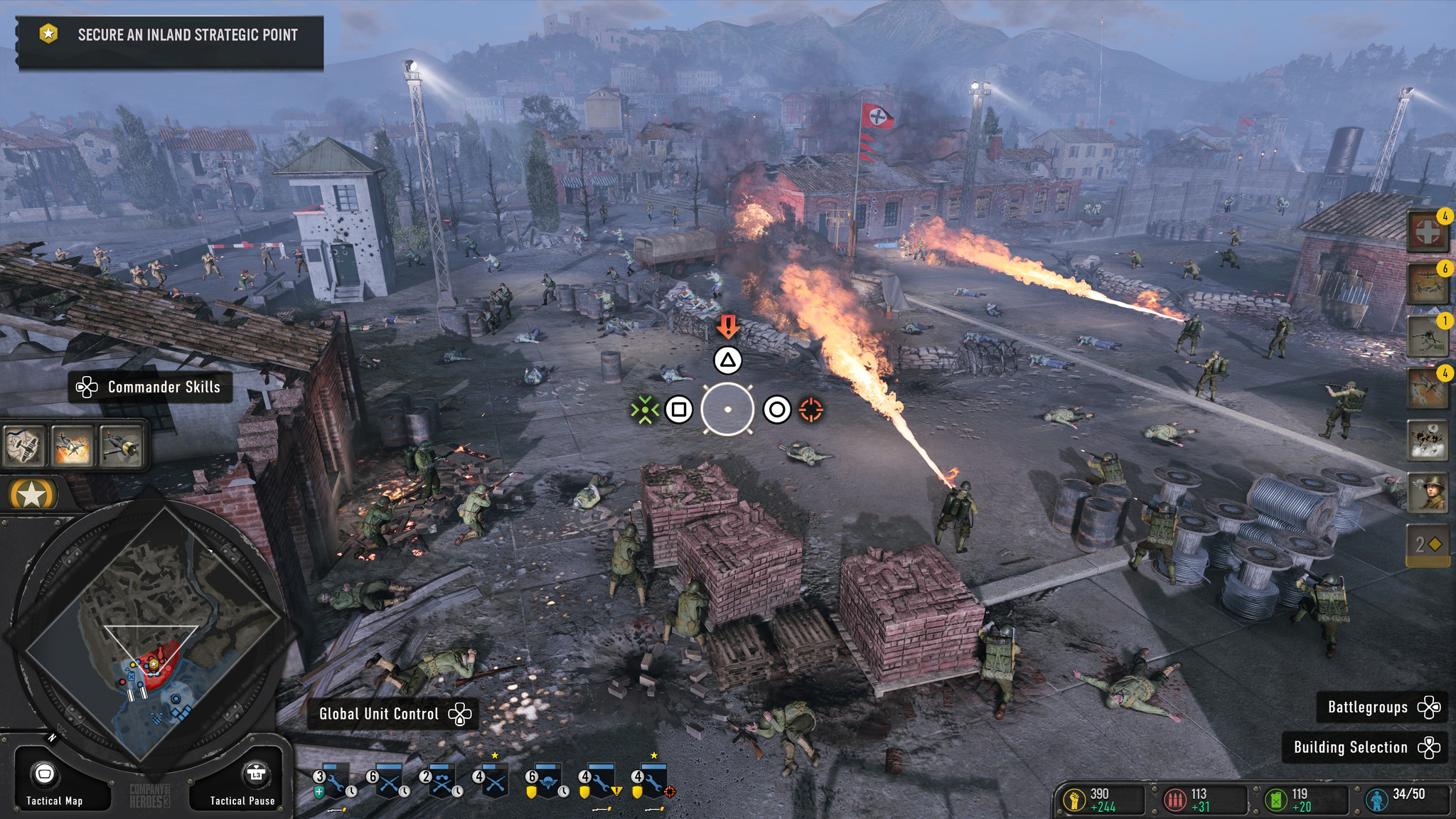Click the orange attack target on command wheel
Screen dimensions: 1456x819
click(x=811, y=409)
